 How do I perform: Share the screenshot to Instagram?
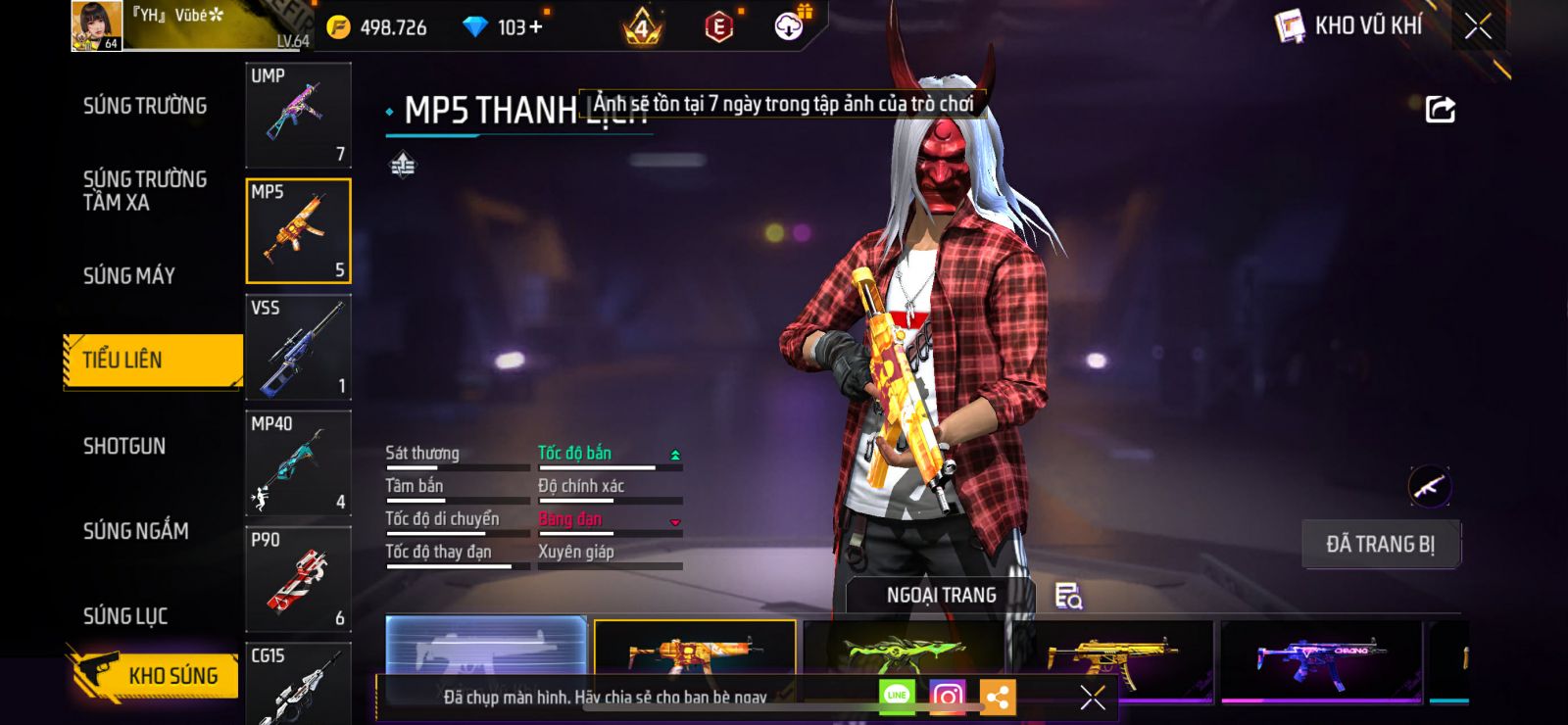click(947, 697)
